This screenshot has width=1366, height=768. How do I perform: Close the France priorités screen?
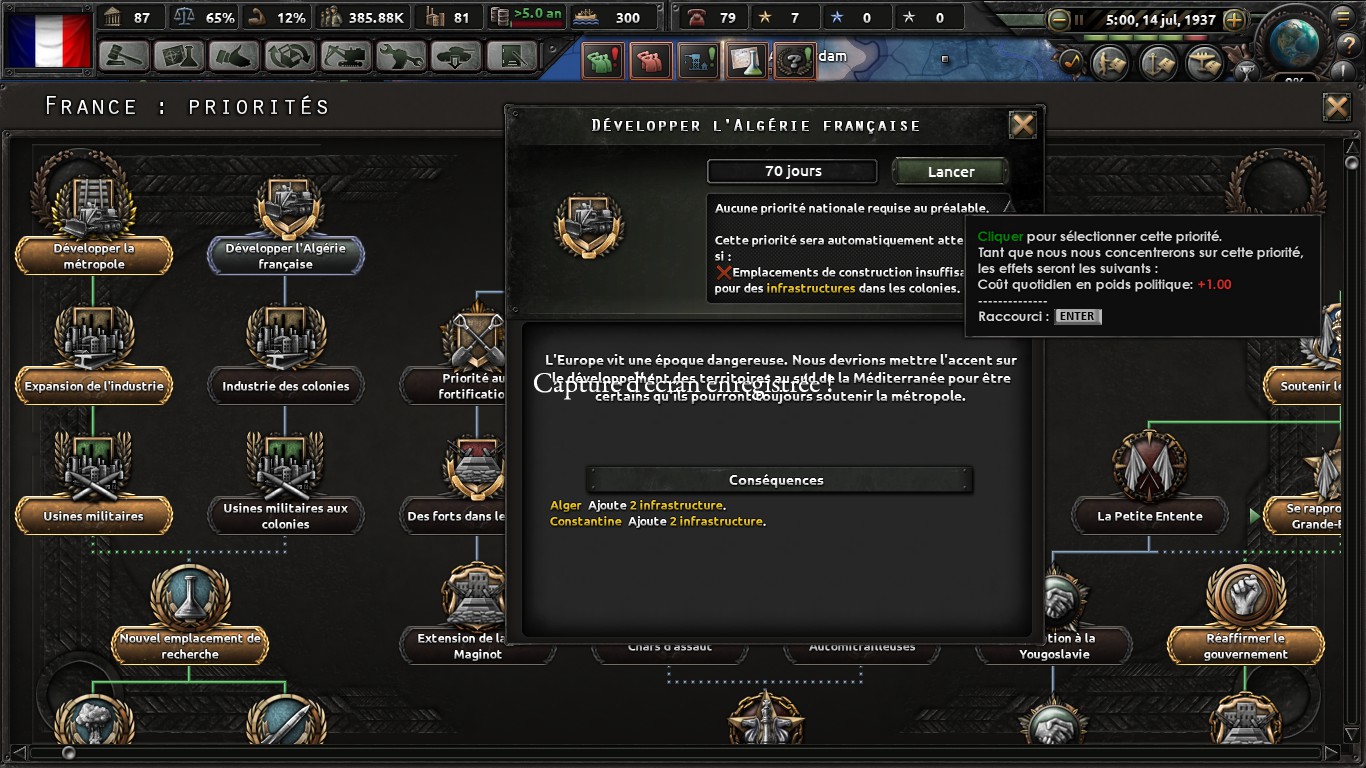pyautogui.click(x=1336, y=107)
